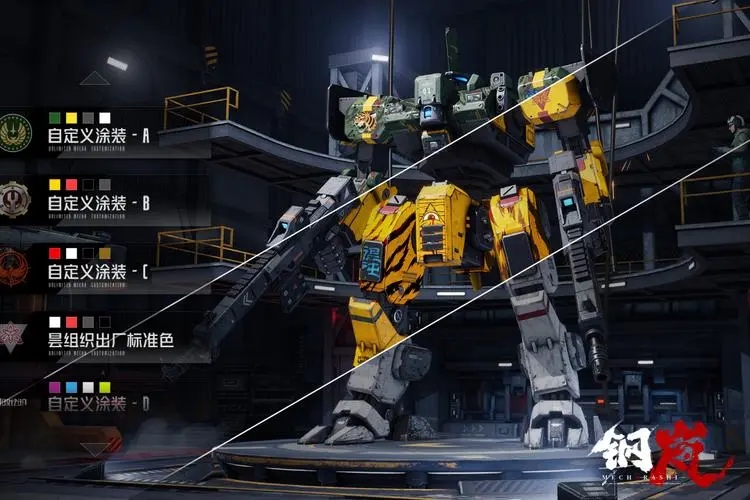Select the 自定义涂装 - A paint scheme
This screenshot has height=500, width=750.
click(x=97, y=134)
